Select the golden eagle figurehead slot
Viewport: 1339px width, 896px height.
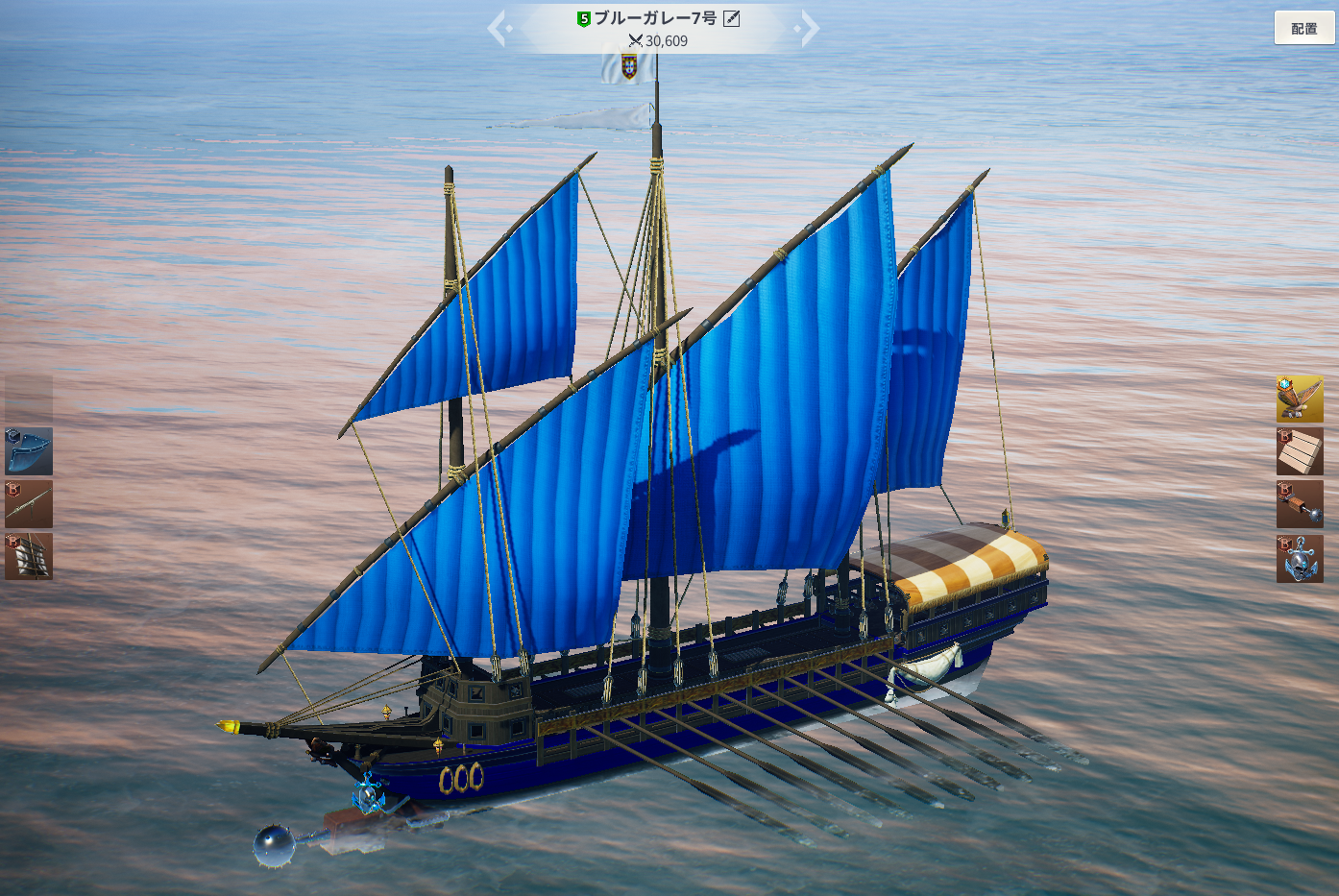coord(1300,399)
